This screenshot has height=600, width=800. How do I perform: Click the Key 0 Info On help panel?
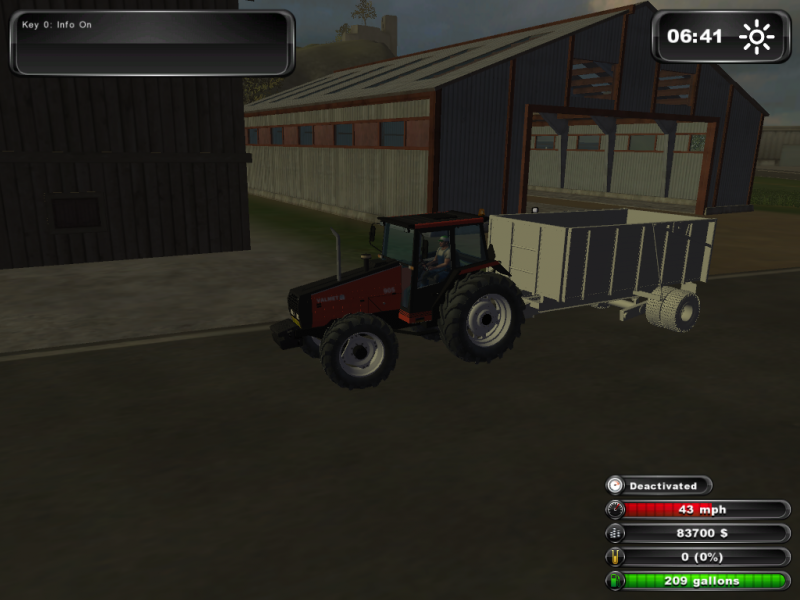coord(152,43)
